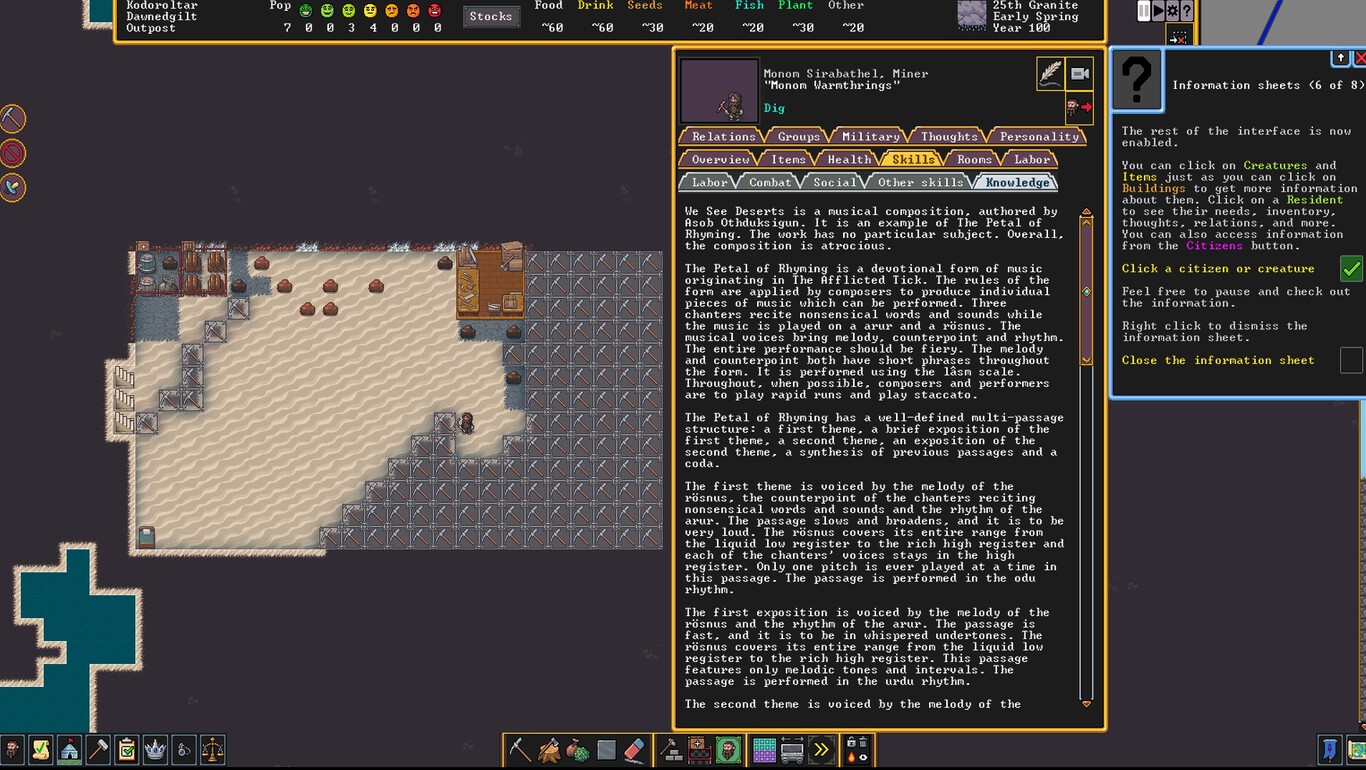Open the Thoughts tab
1366x770 pixels.
pos(948,136)
